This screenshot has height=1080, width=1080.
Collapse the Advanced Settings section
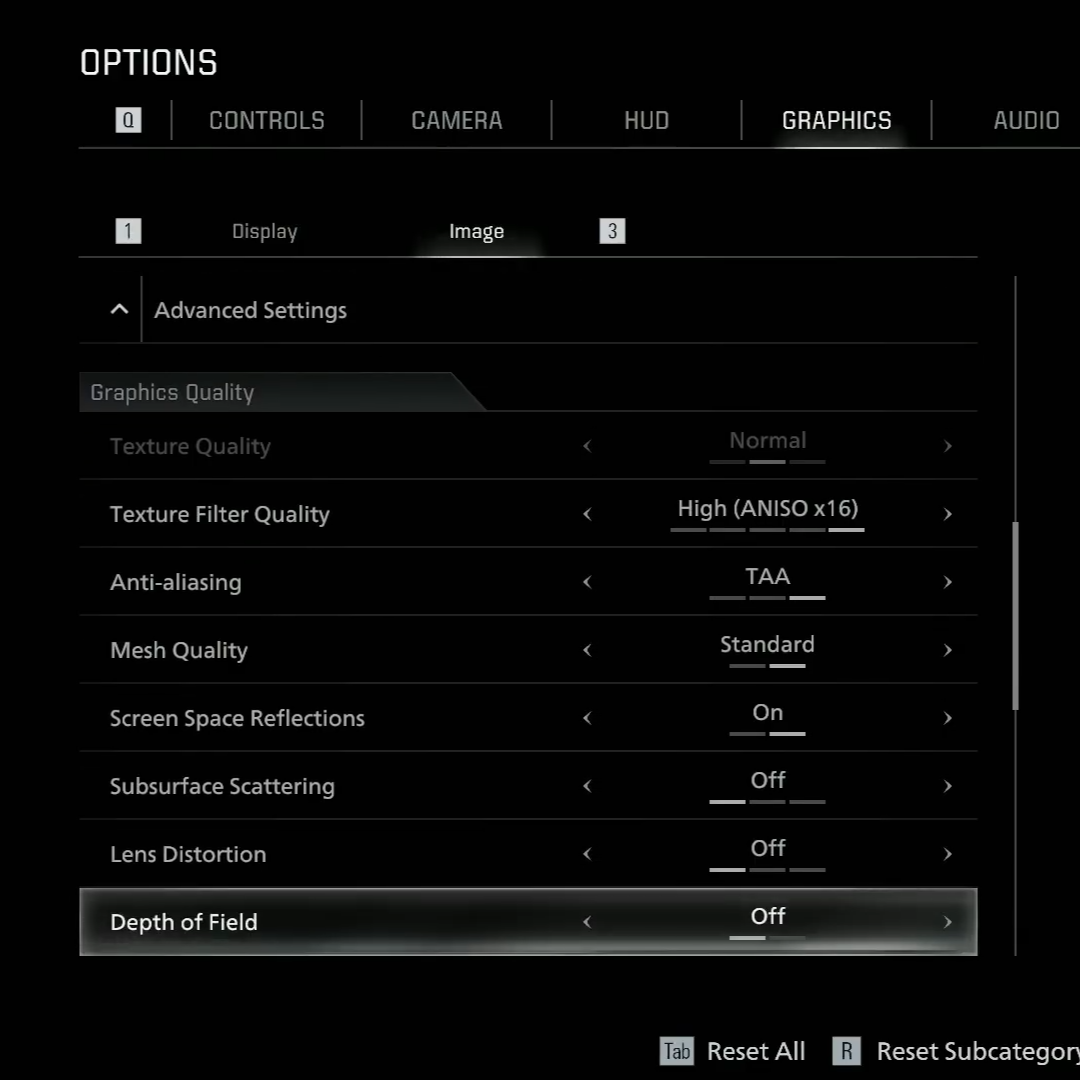(x=119, y=310)
